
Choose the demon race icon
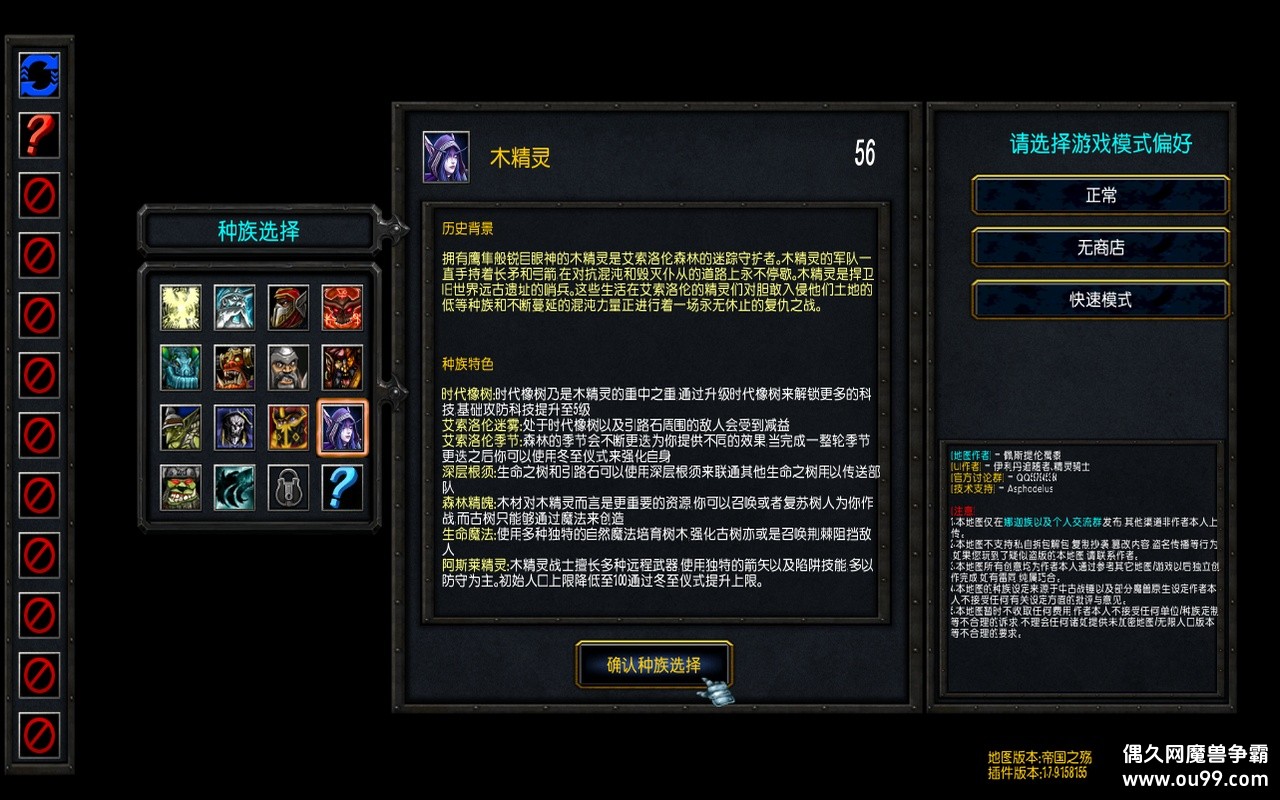(x=341, y=307)
